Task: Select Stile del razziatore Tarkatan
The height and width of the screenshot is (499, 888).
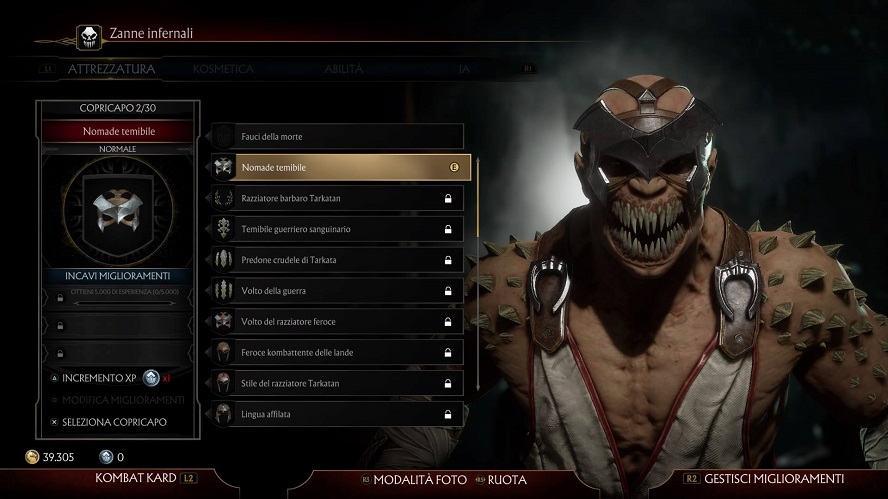Action: click(337, 383)
